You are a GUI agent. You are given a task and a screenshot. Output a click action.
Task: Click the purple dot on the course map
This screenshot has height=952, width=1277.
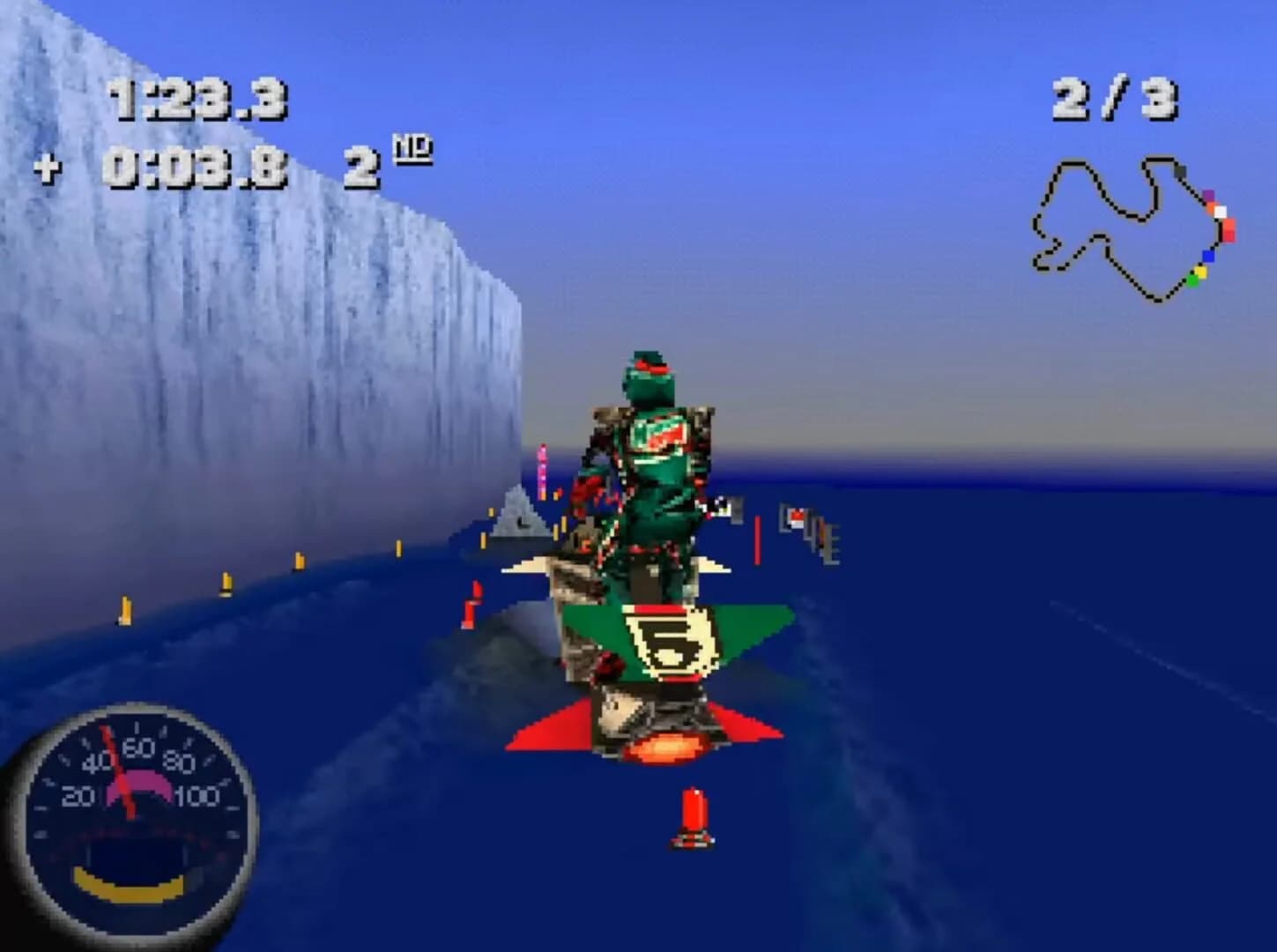[1209, 194]
